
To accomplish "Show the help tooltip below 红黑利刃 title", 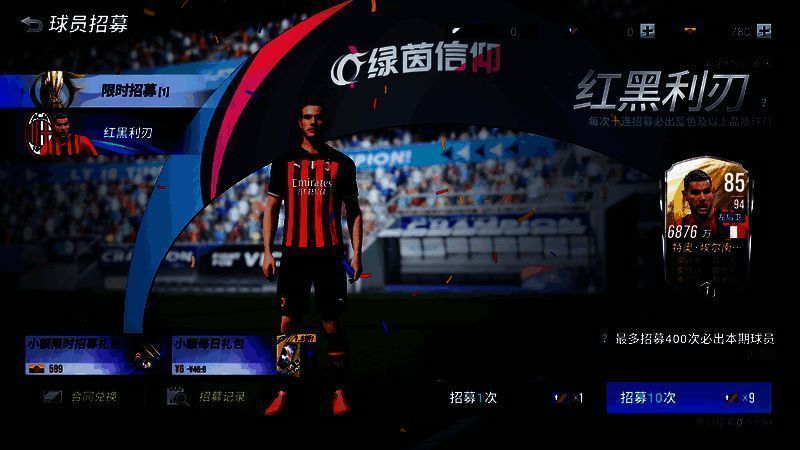I will coord(764,102).
